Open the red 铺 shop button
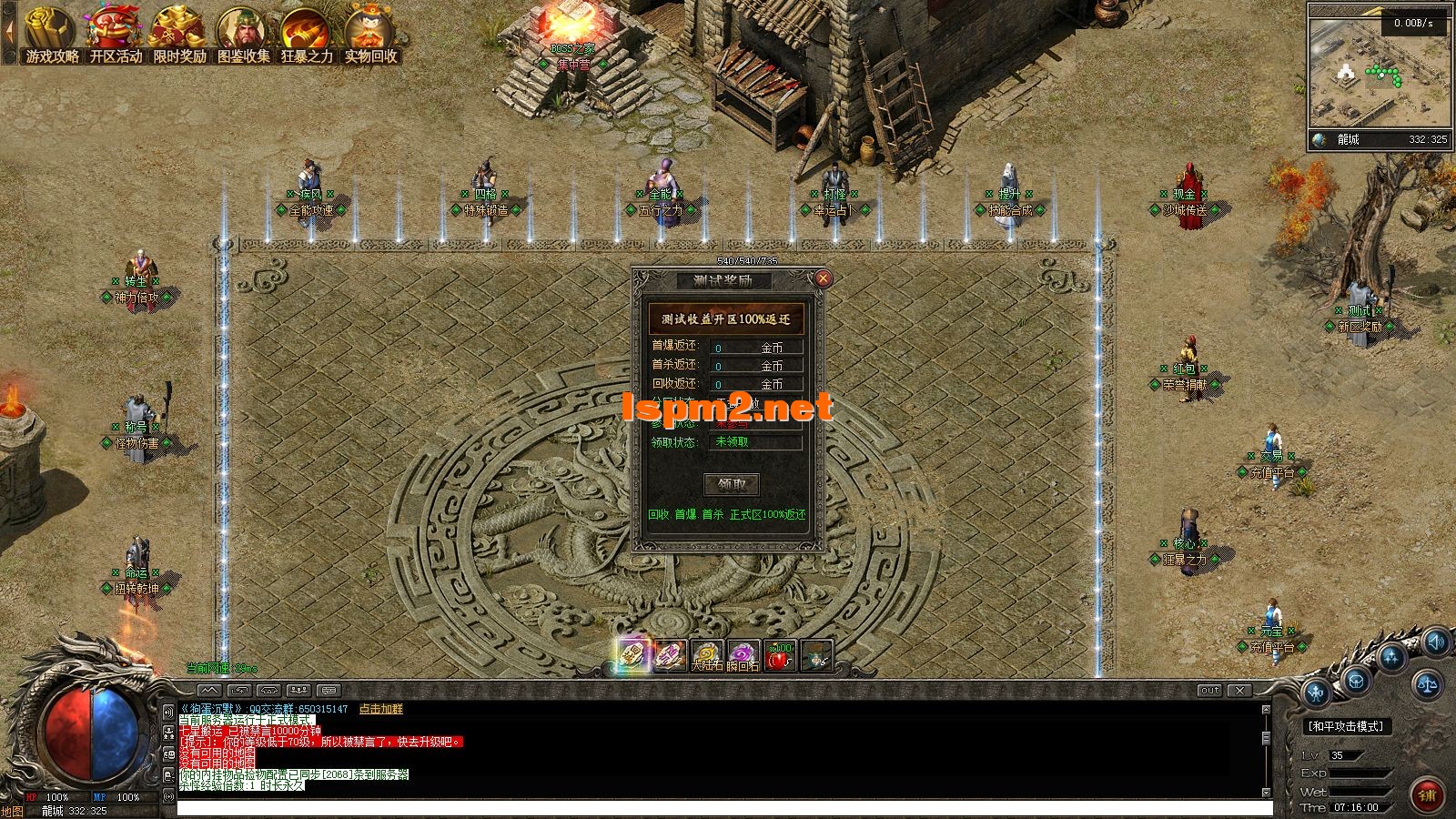This screenshot has height=819, width=1456. [1426, 794]
